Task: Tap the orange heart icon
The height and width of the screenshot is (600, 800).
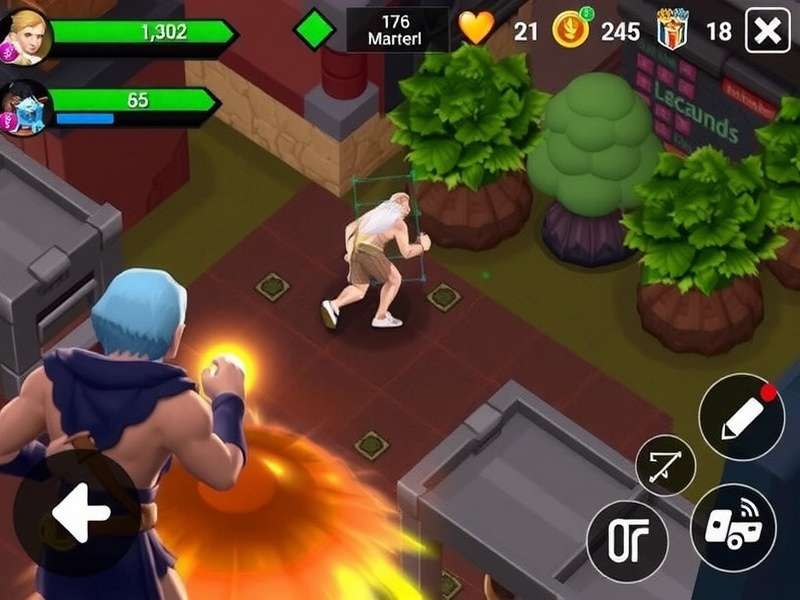Action: [477, 29]
